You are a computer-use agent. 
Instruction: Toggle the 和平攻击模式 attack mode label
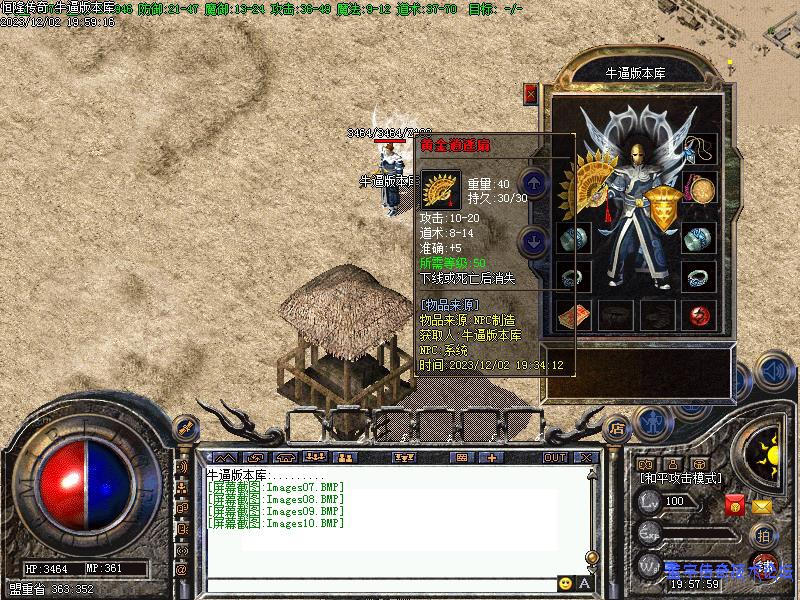click(681, 479)
